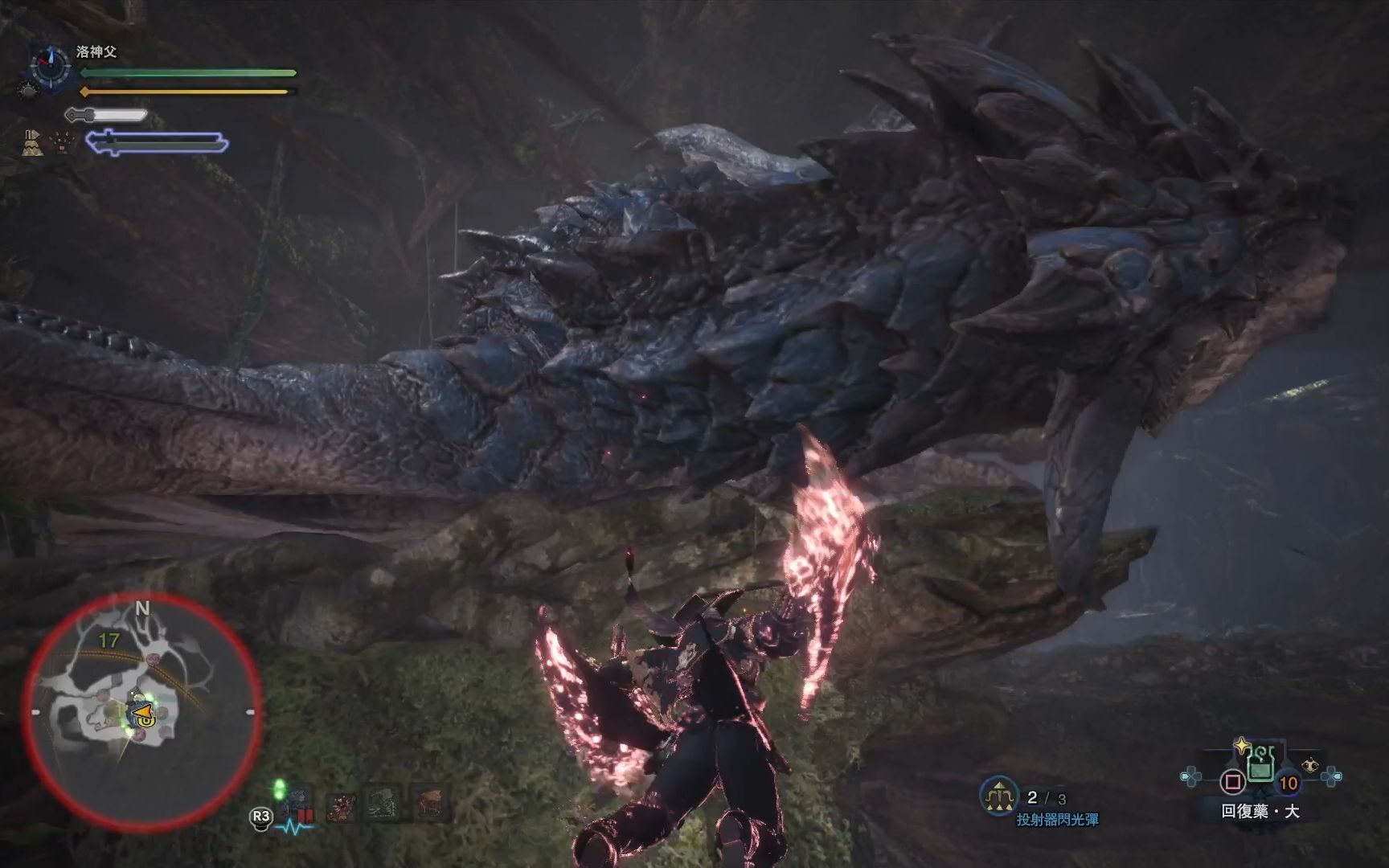Click the slinger flash pod ammo icon
Viewport: 1389px width, 868px height.
point(998,796)
